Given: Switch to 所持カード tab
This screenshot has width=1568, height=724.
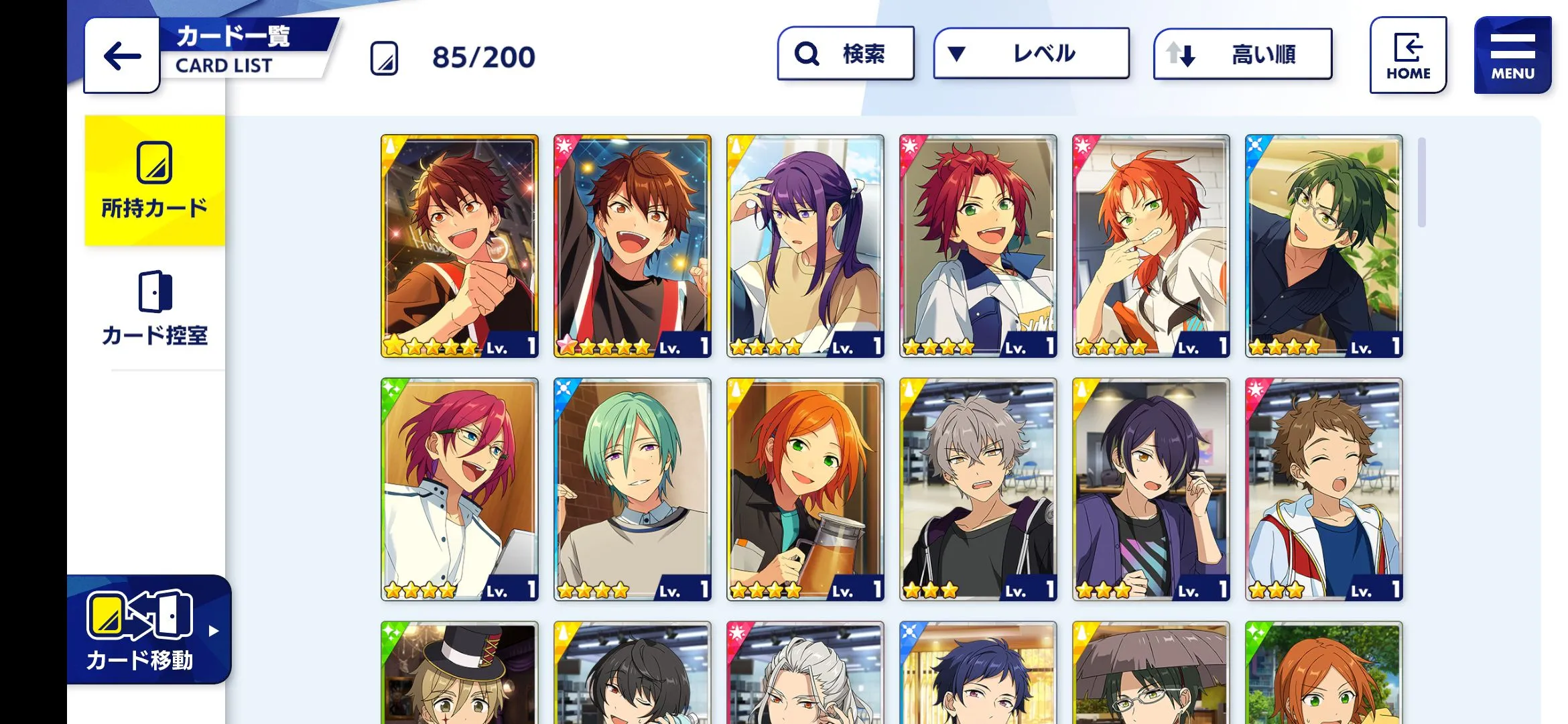Looking at the screenshot, I should (155, 181).
